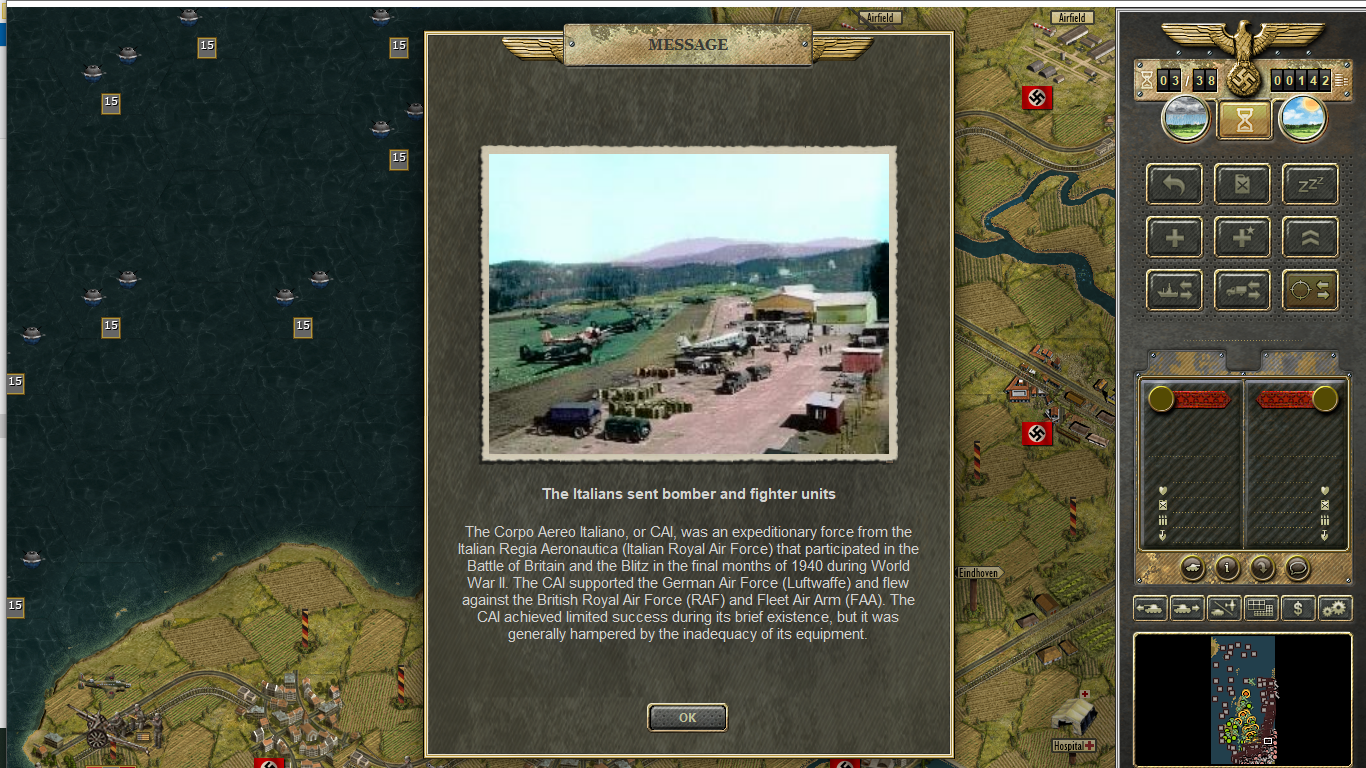Open the dollar sign purchase screen
The image size is (1366, 768).
pyautogui.click(x=1297, y=607)
